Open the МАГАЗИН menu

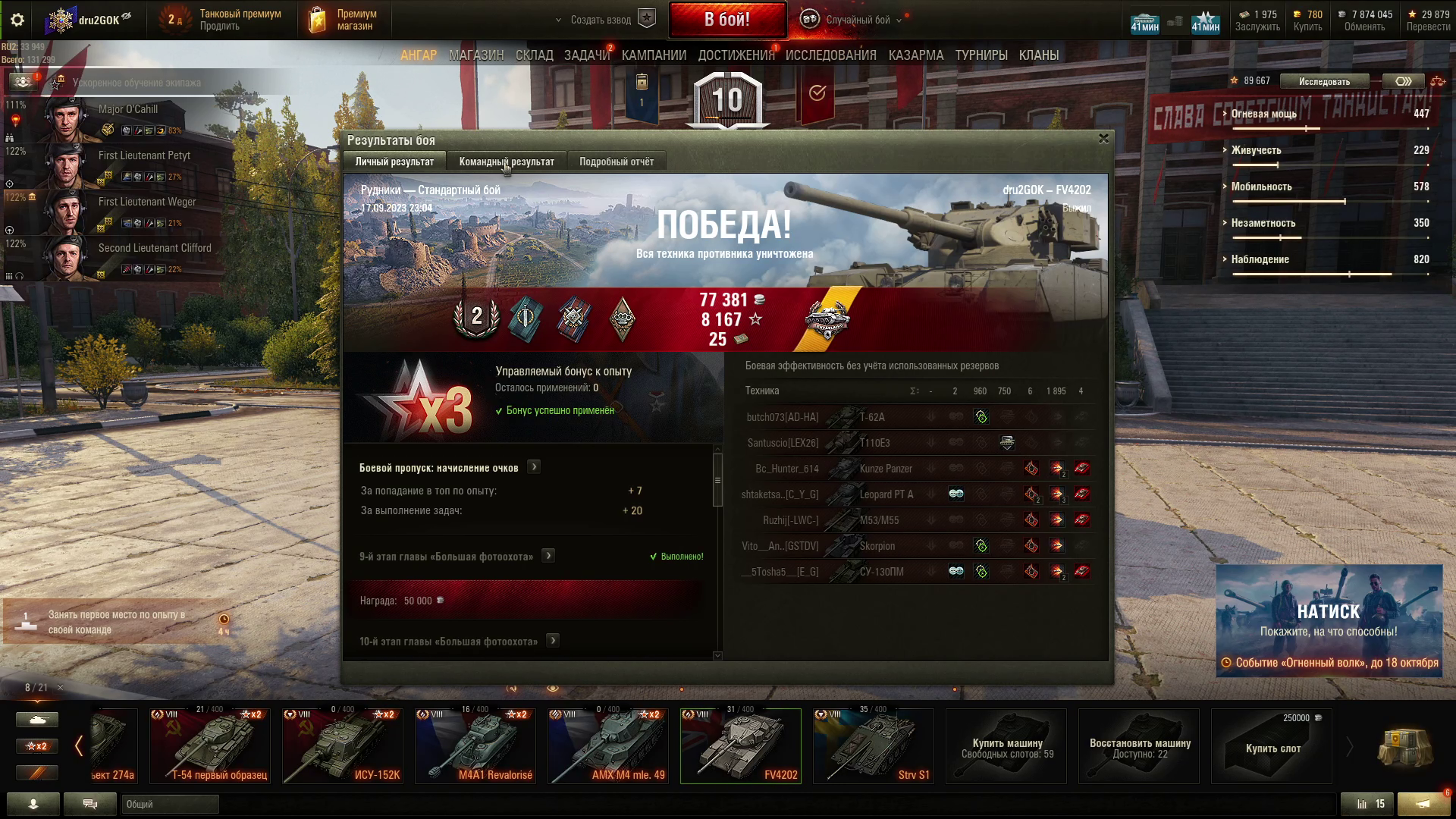(476, 55)
